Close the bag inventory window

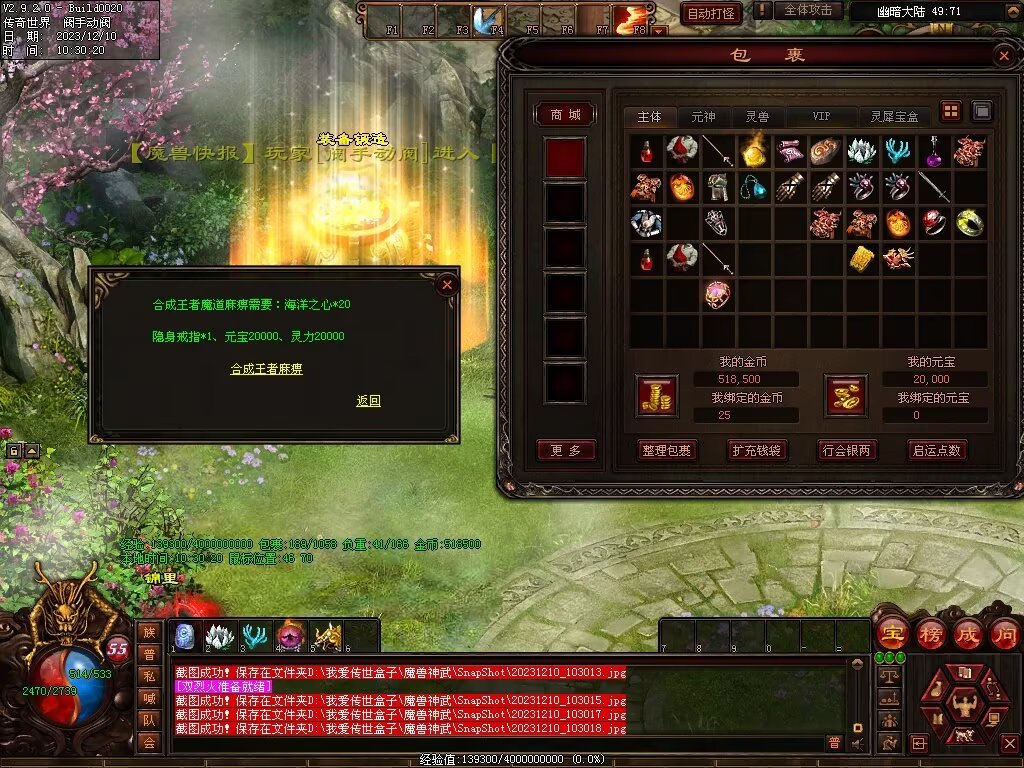pos(1004,56)
